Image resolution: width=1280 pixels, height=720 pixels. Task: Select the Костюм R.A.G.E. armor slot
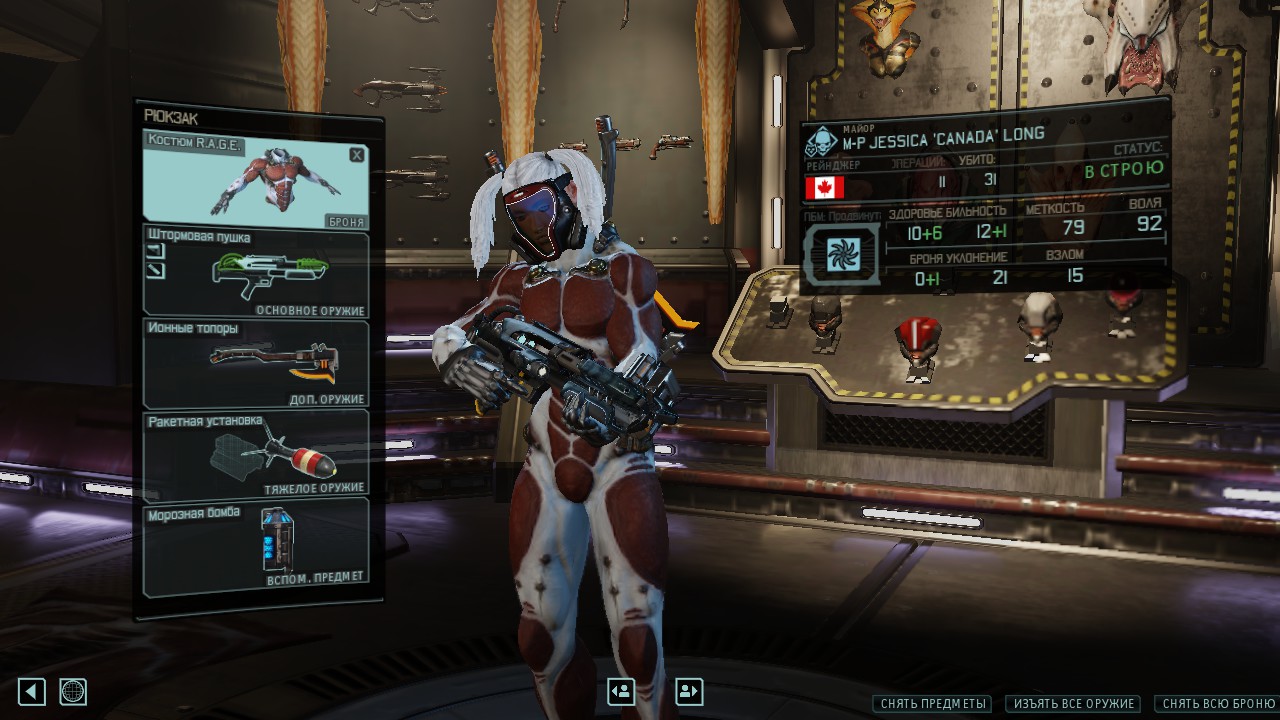point(255,180)
